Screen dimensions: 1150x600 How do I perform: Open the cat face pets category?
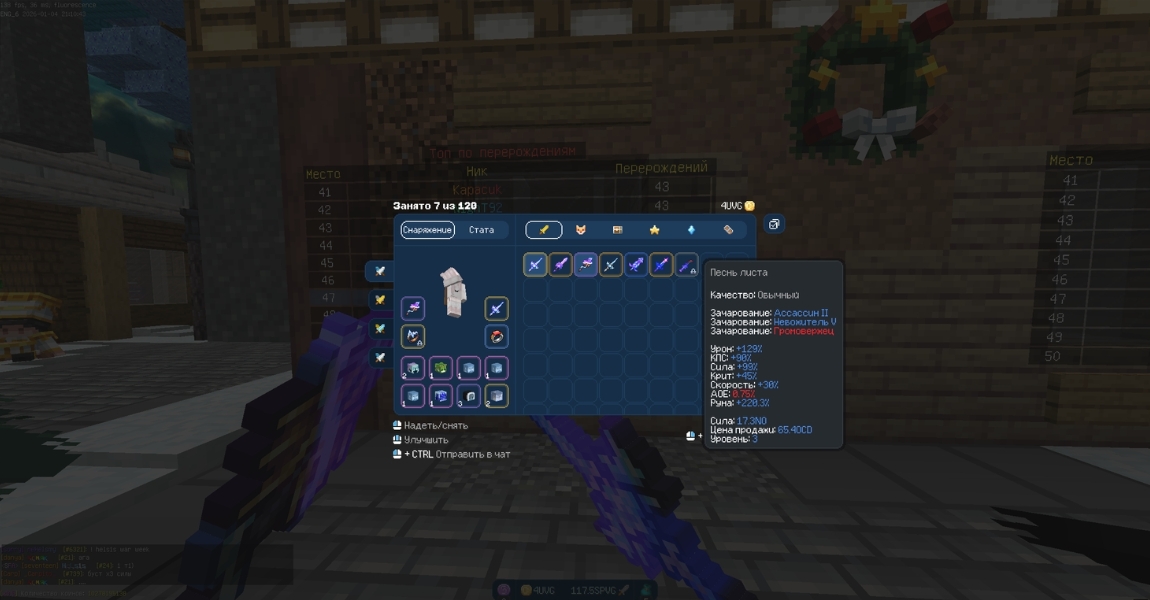[580, 230]
